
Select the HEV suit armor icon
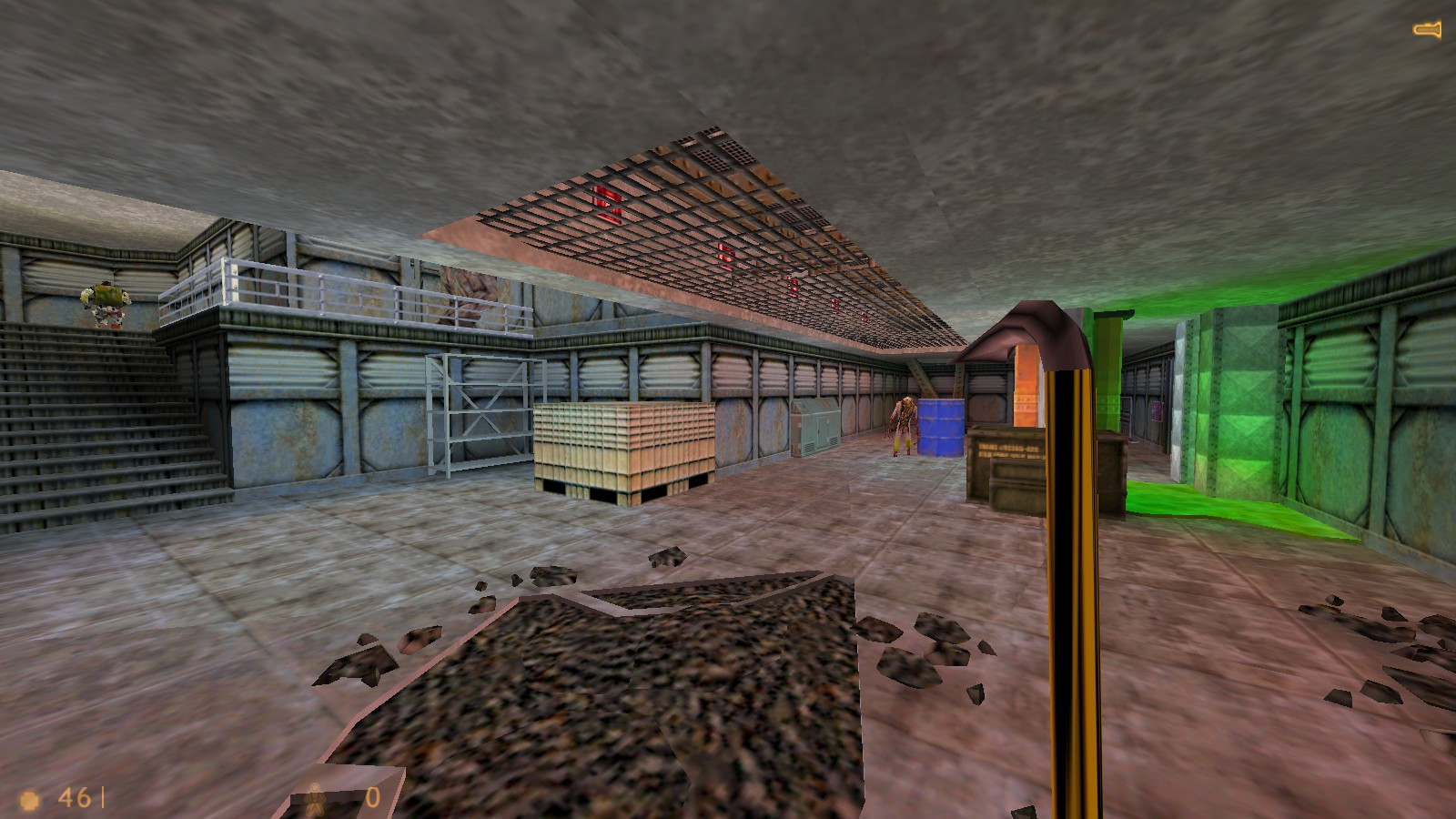point(313,798)
